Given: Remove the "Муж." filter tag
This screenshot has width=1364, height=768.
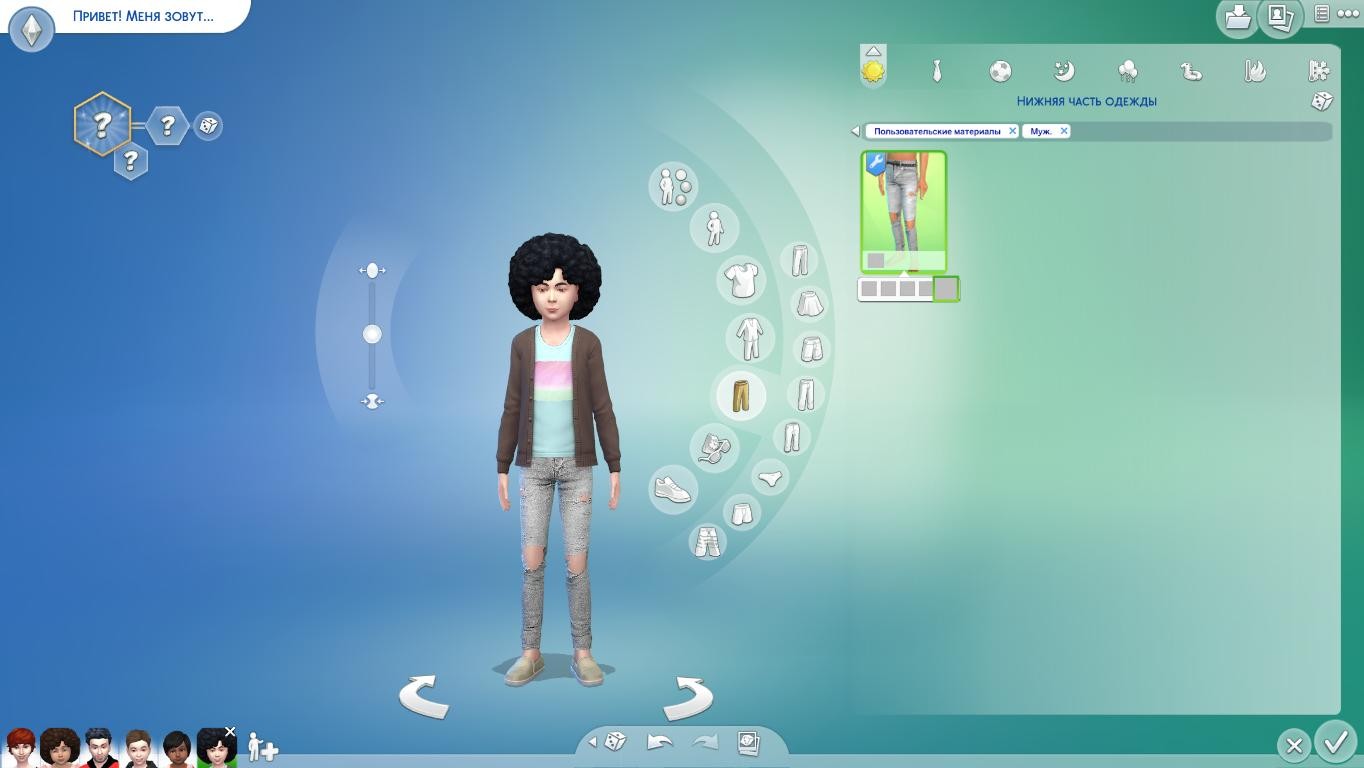Looking at the screenshot, I should [x=1063, y=131].
